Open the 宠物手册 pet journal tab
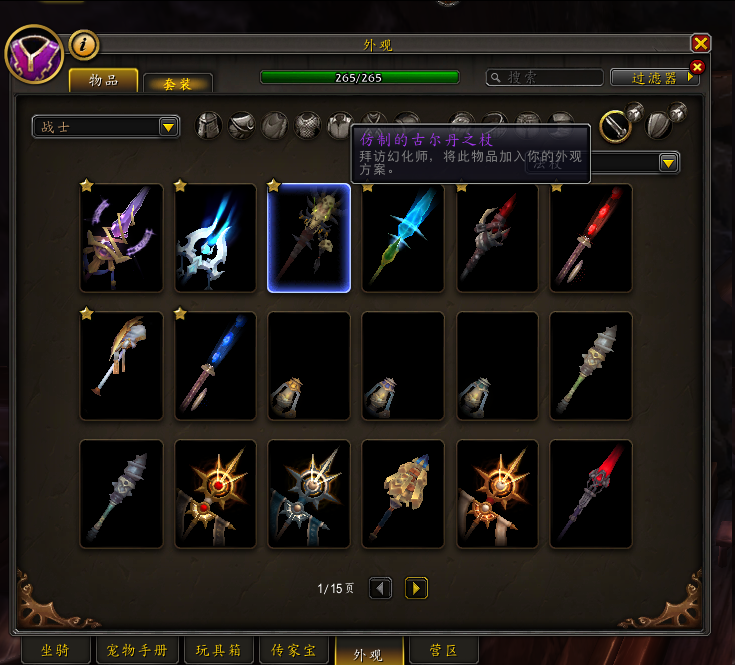The width and height of the screenshot is (735, 665). click(x=138, y=650)
